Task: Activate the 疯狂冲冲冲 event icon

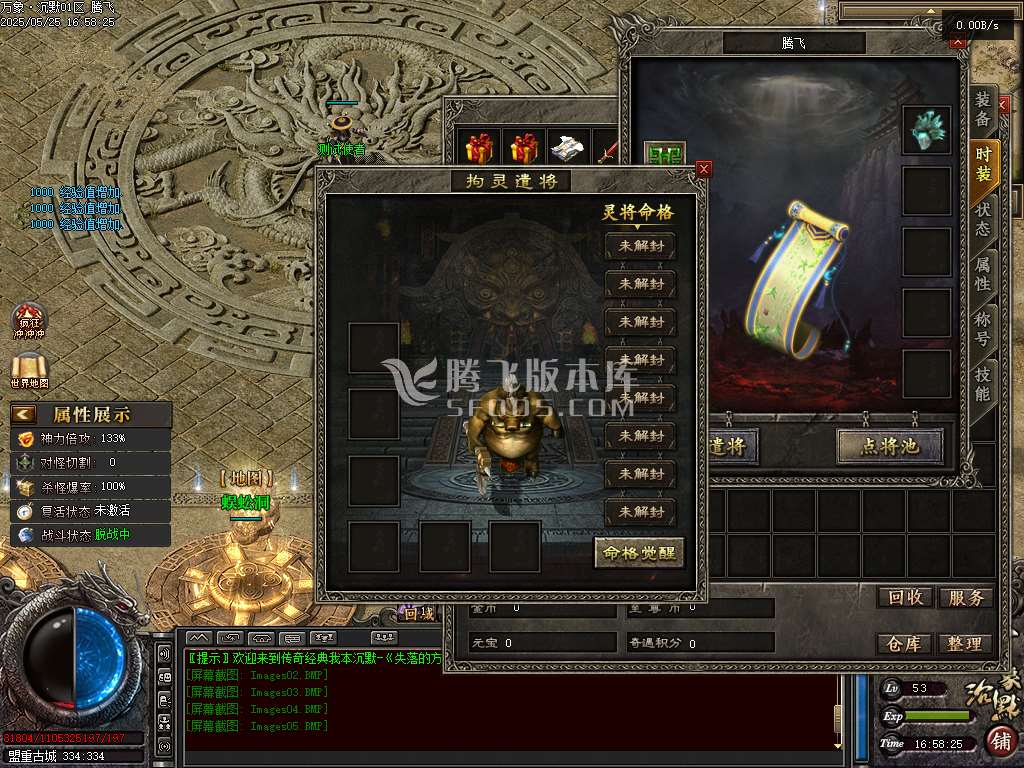Action: coord(29,320)
